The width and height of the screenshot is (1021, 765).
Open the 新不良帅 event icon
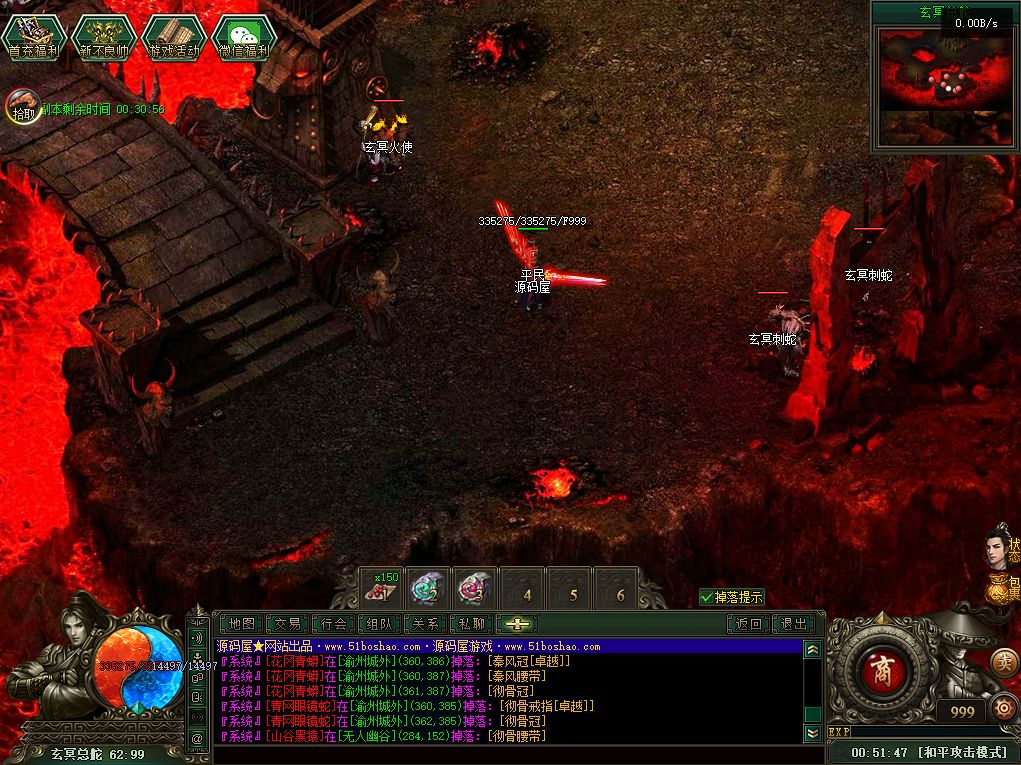tap(104, 37)
